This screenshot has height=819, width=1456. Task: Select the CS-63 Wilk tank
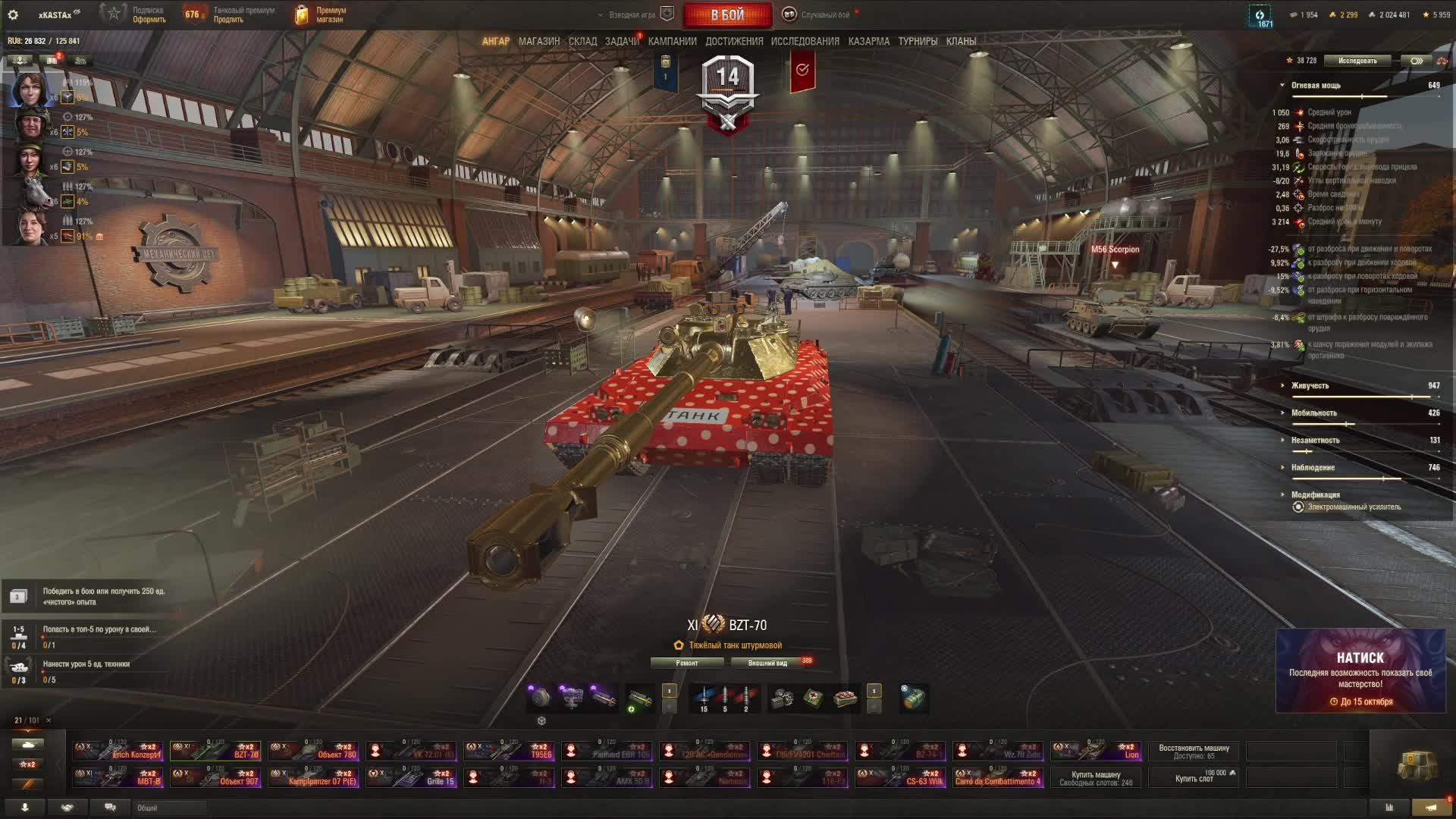tap(901, 777)
